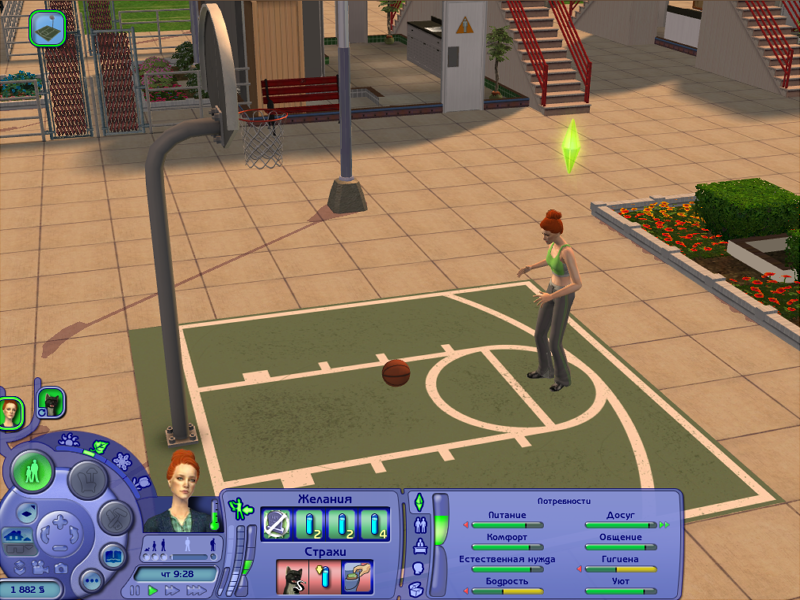Open the story mode album book
This screenshot has height=600, width=800.
114,556
